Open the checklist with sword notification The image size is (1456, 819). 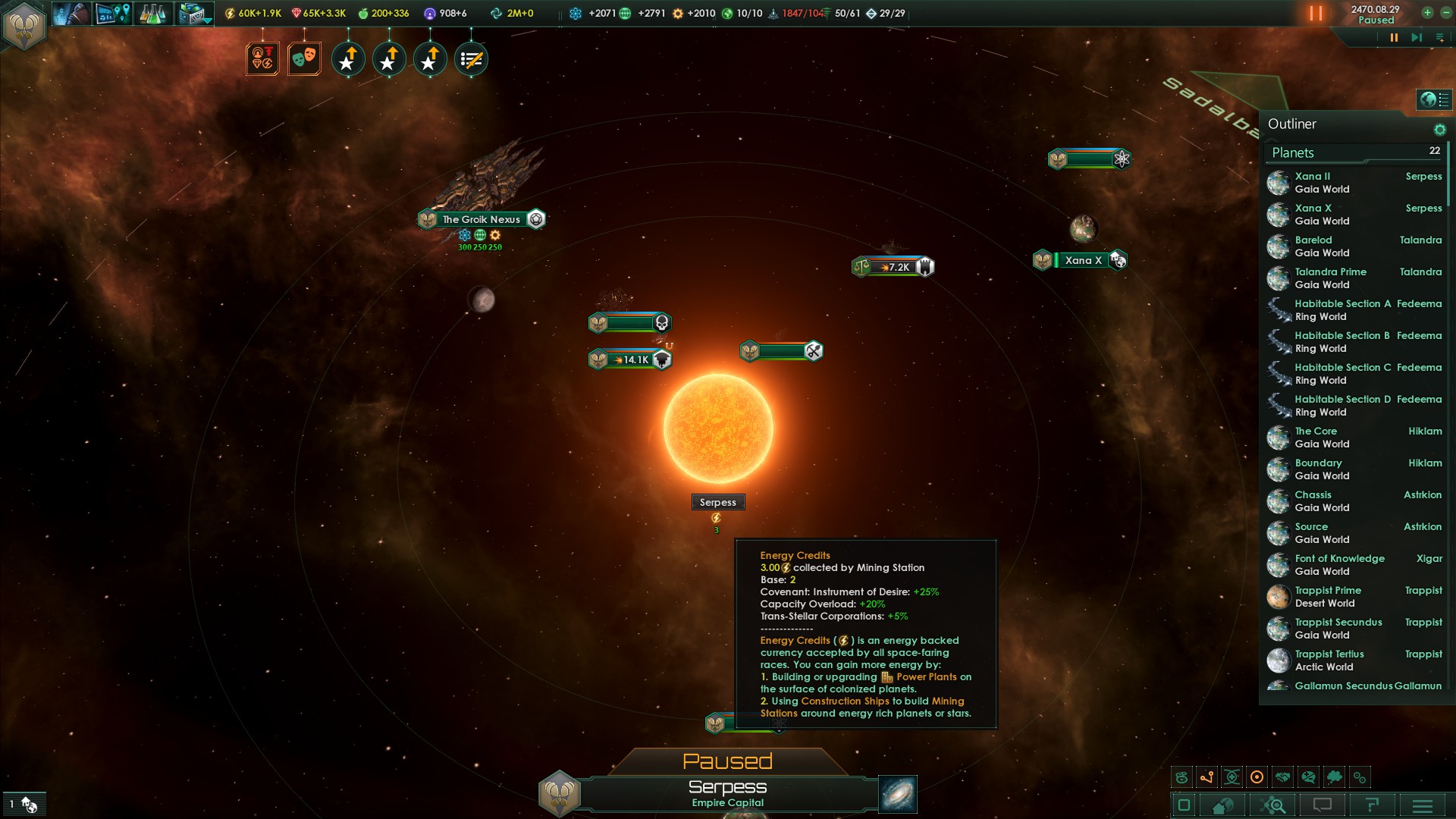coord(471,59)
